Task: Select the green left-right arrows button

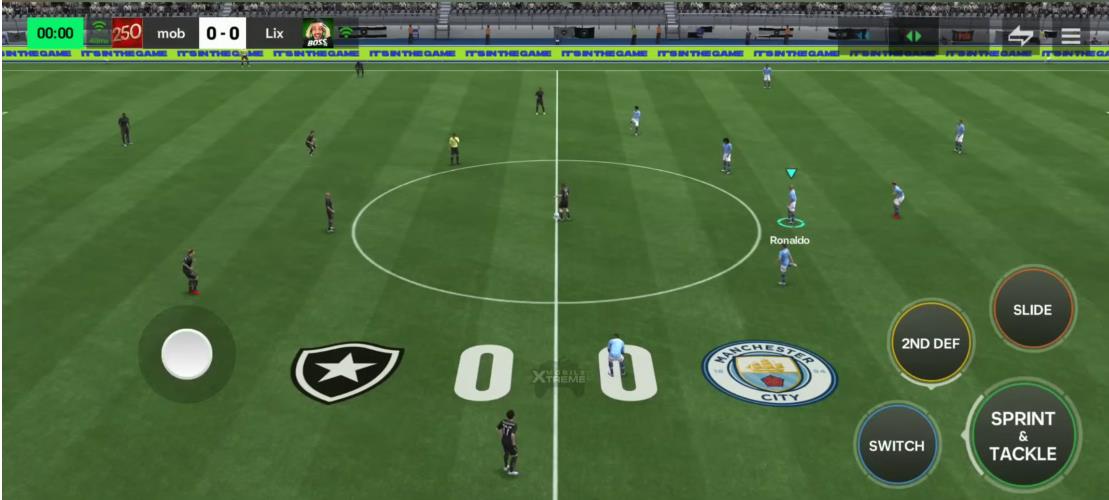Action: pyautogui.click(x=913, y=36)
